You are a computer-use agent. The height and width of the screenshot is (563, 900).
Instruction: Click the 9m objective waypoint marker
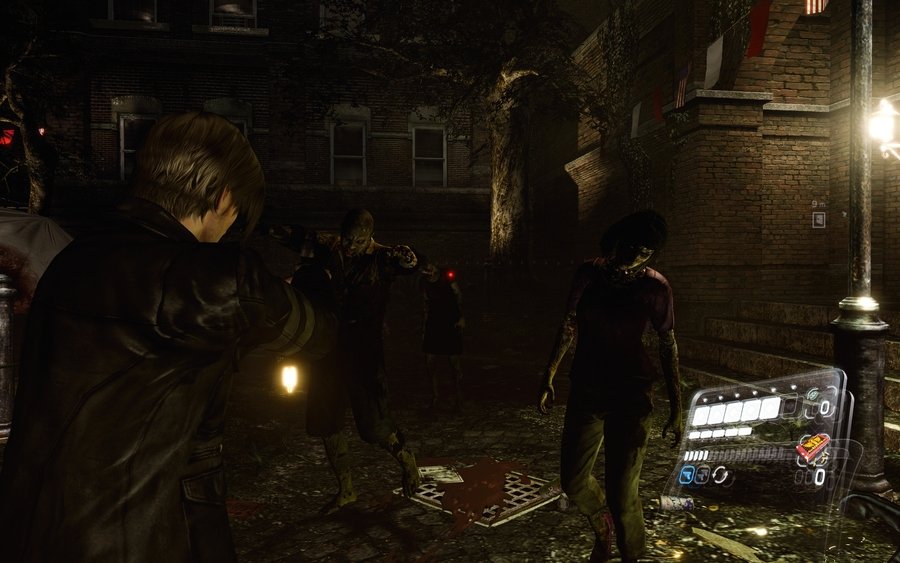coord(818,219)
